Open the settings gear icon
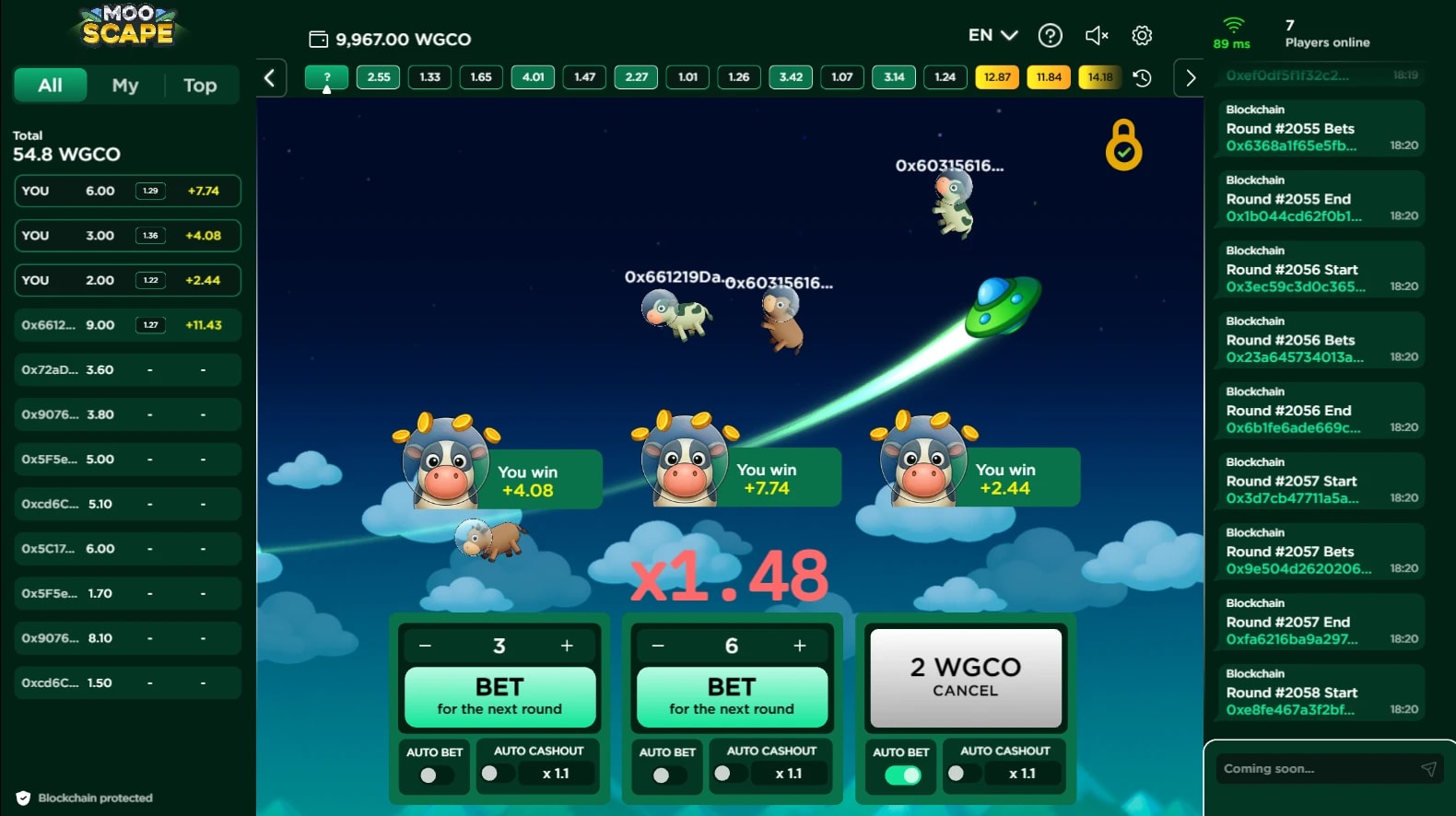Screen dimensions: 1456x816 click(x=1142, y=36)
